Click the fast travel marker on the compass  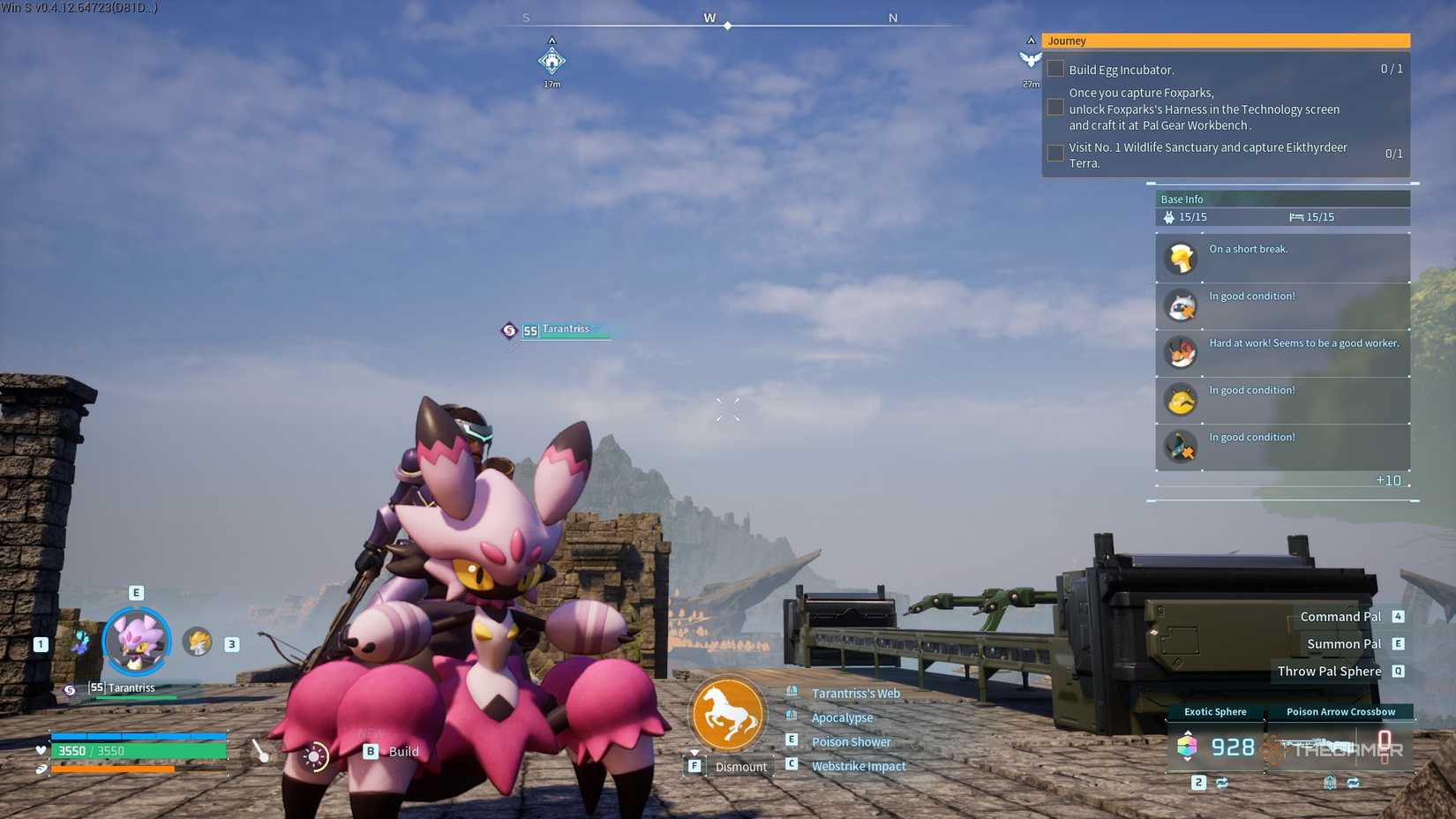[552, 60]
